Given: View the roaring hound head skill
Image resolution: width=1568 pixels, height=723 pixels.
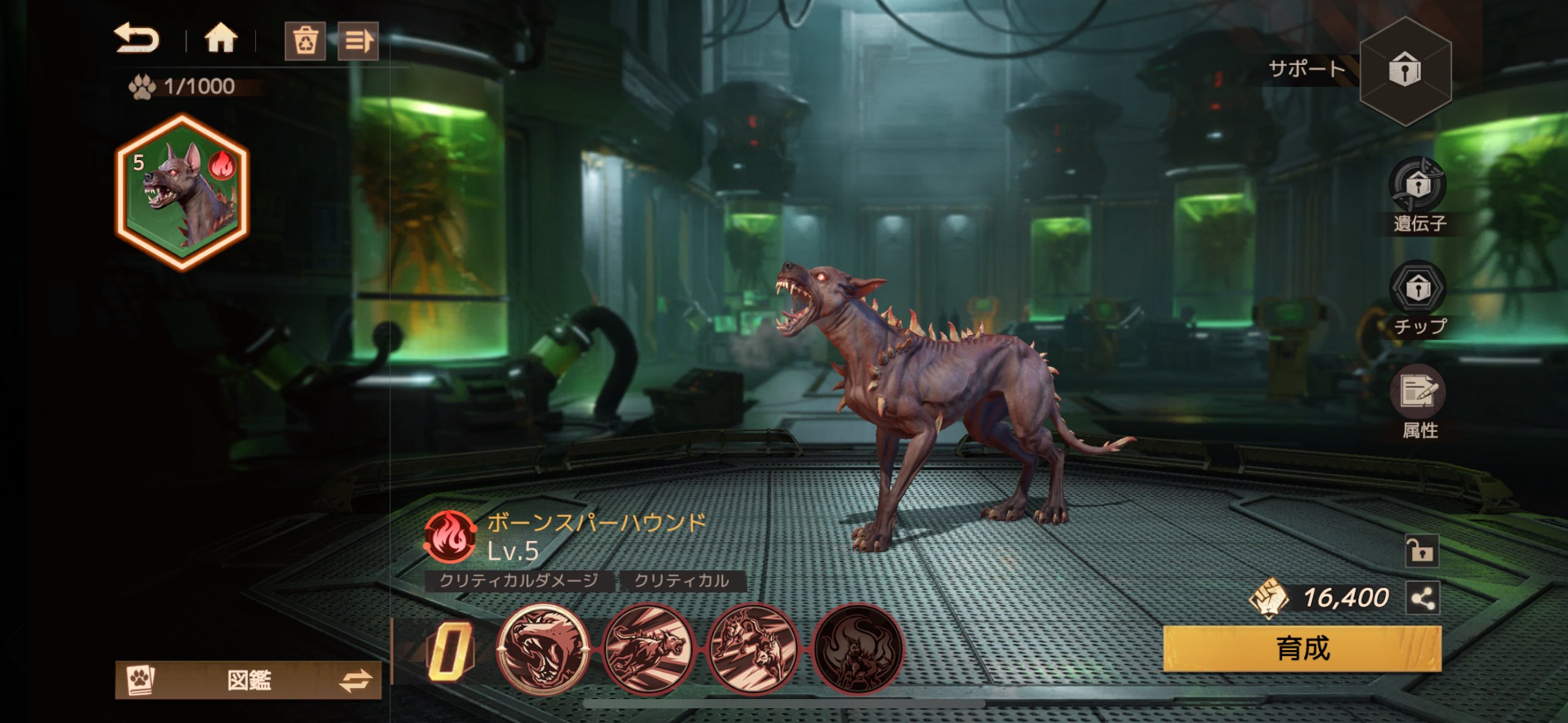Looking at the screenshot, I should (542, 649).
